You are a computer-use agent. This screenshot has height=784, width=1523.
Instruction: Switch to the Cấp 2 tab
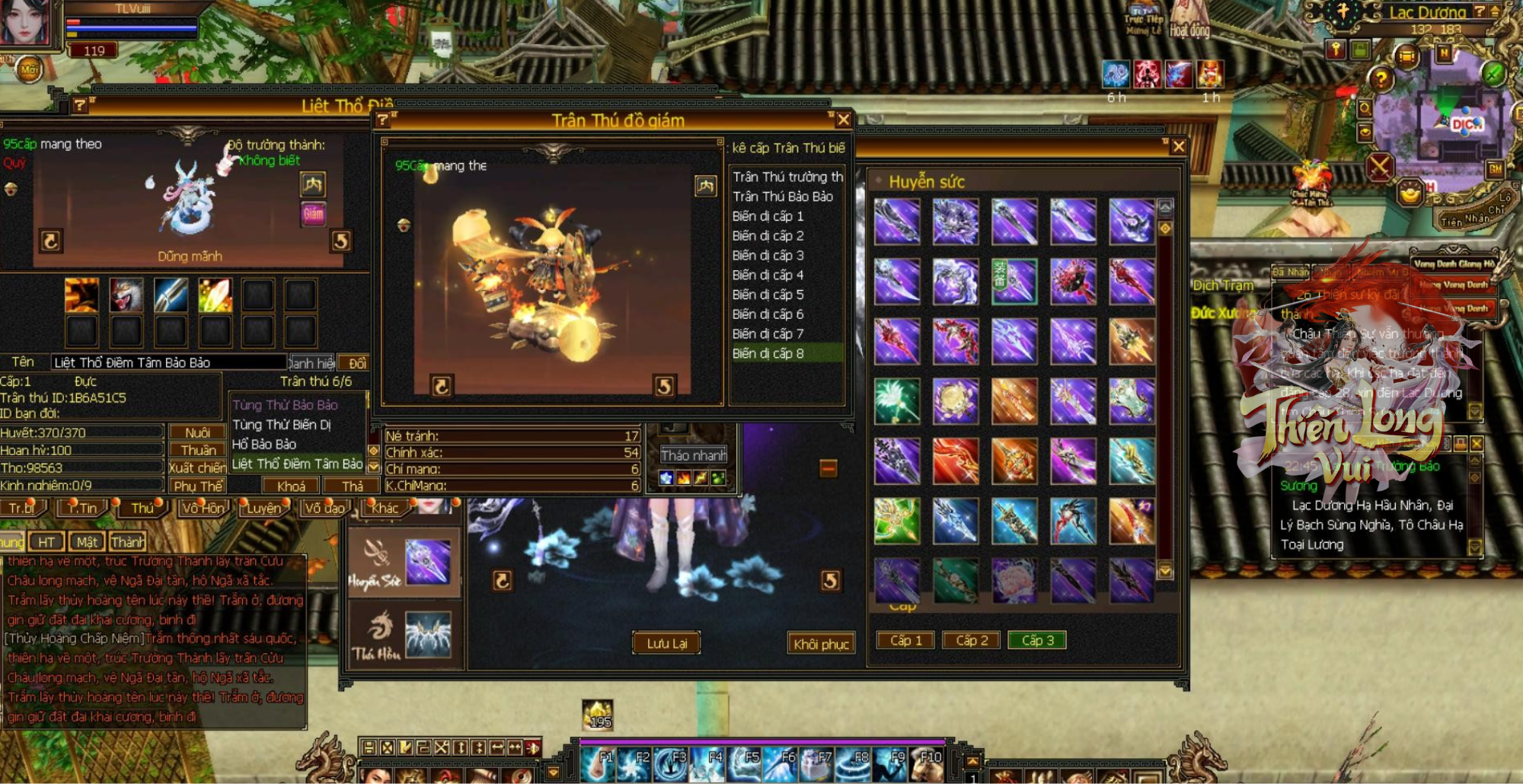[972, 640]
